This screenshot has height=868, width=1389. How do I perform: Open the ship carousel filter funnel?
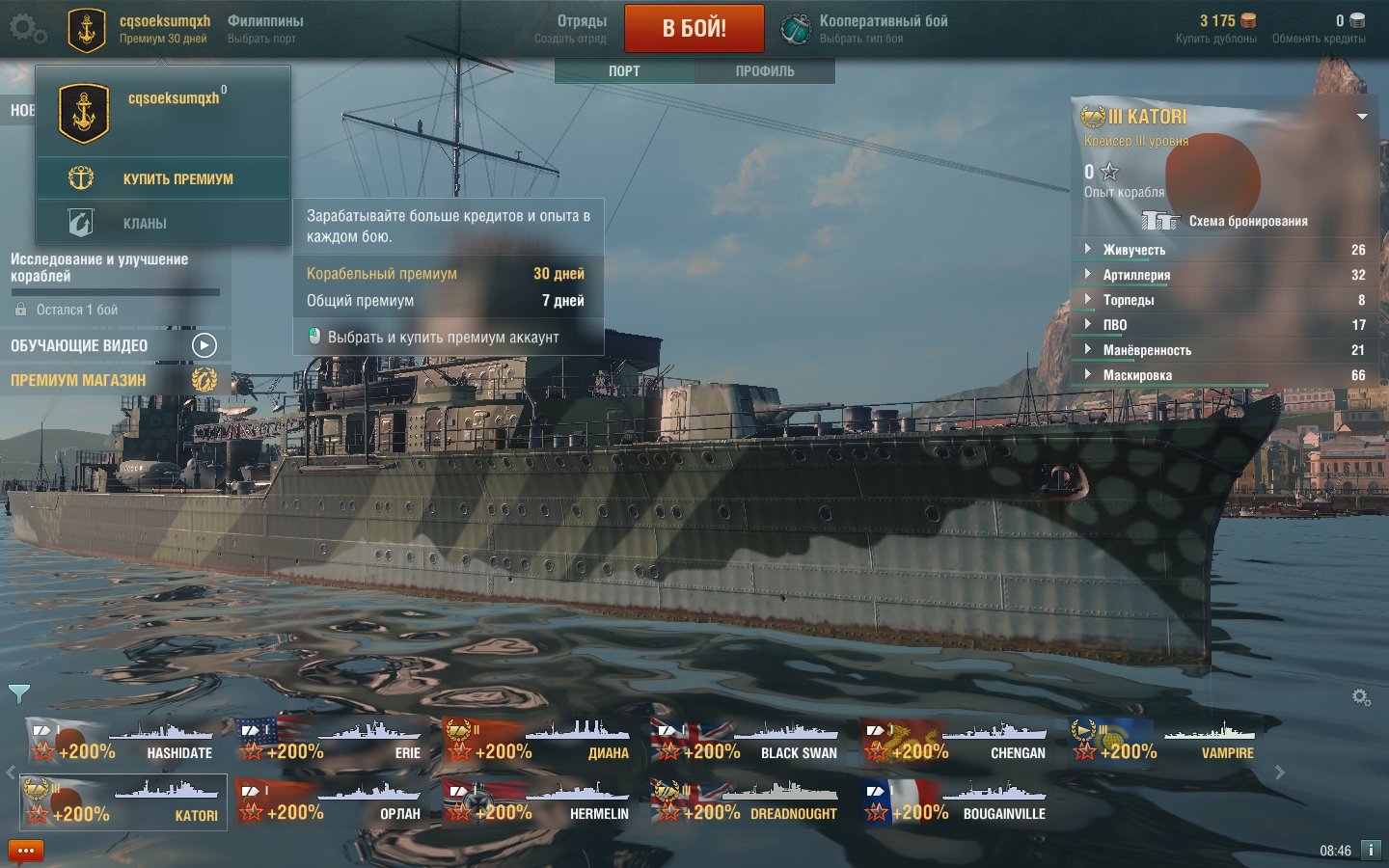pyautogui.click(x=19, y=692)
